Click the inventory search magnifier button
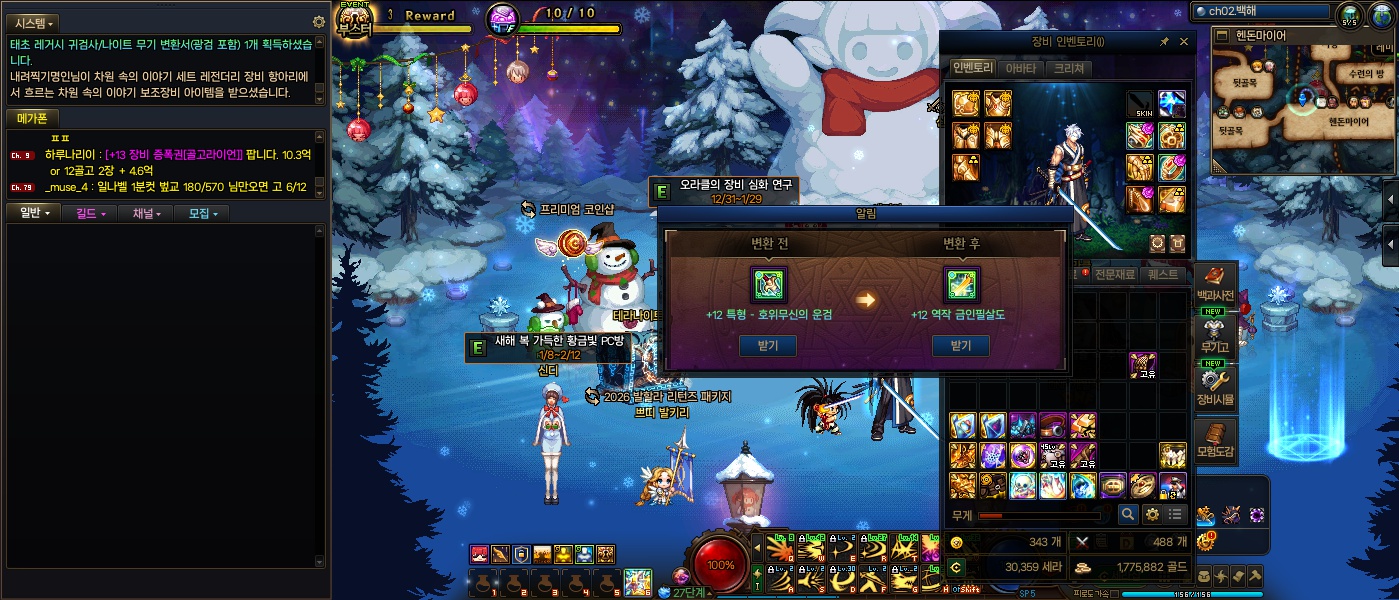 point(1128,514)
